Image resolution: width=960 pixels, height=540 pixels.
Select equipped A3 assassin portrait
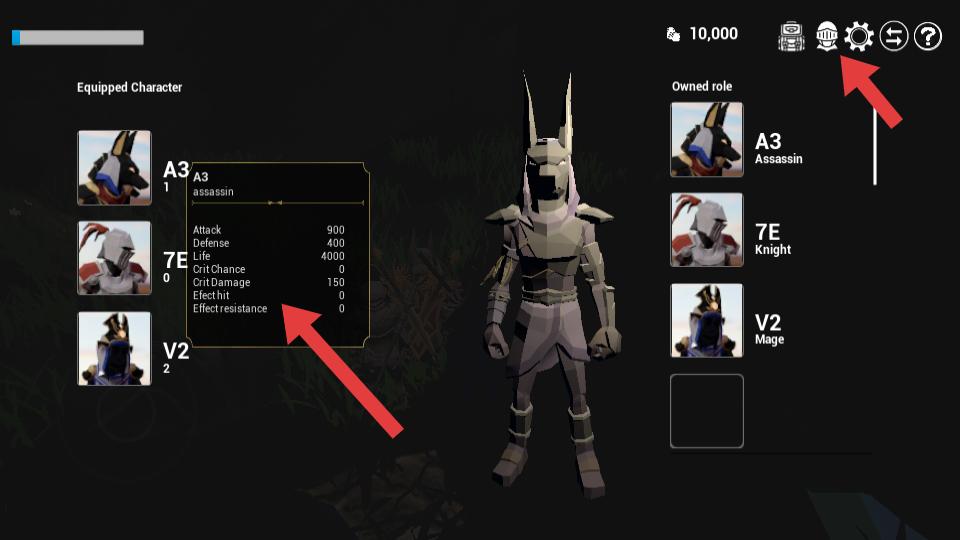pos(115,167)
